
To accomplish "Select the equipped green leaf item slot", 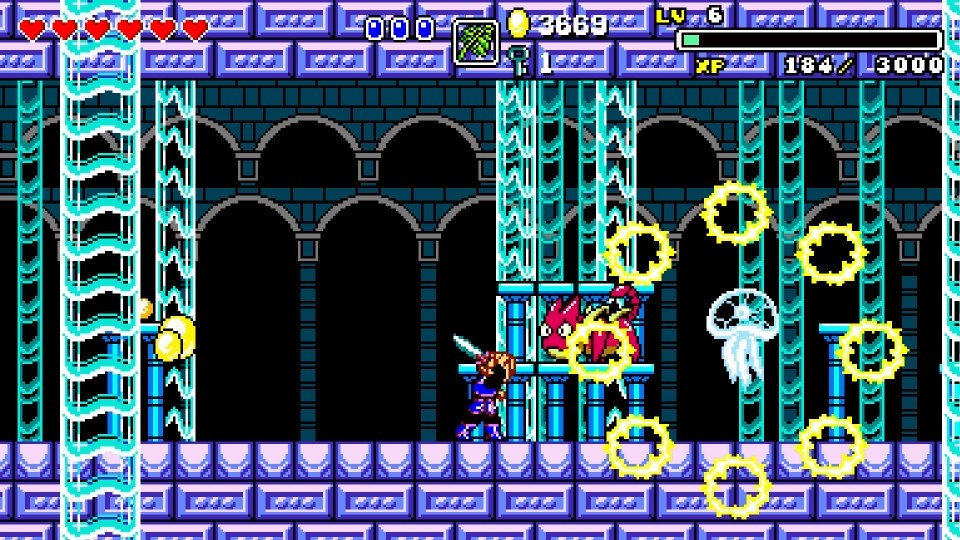I will coord(476,42).
